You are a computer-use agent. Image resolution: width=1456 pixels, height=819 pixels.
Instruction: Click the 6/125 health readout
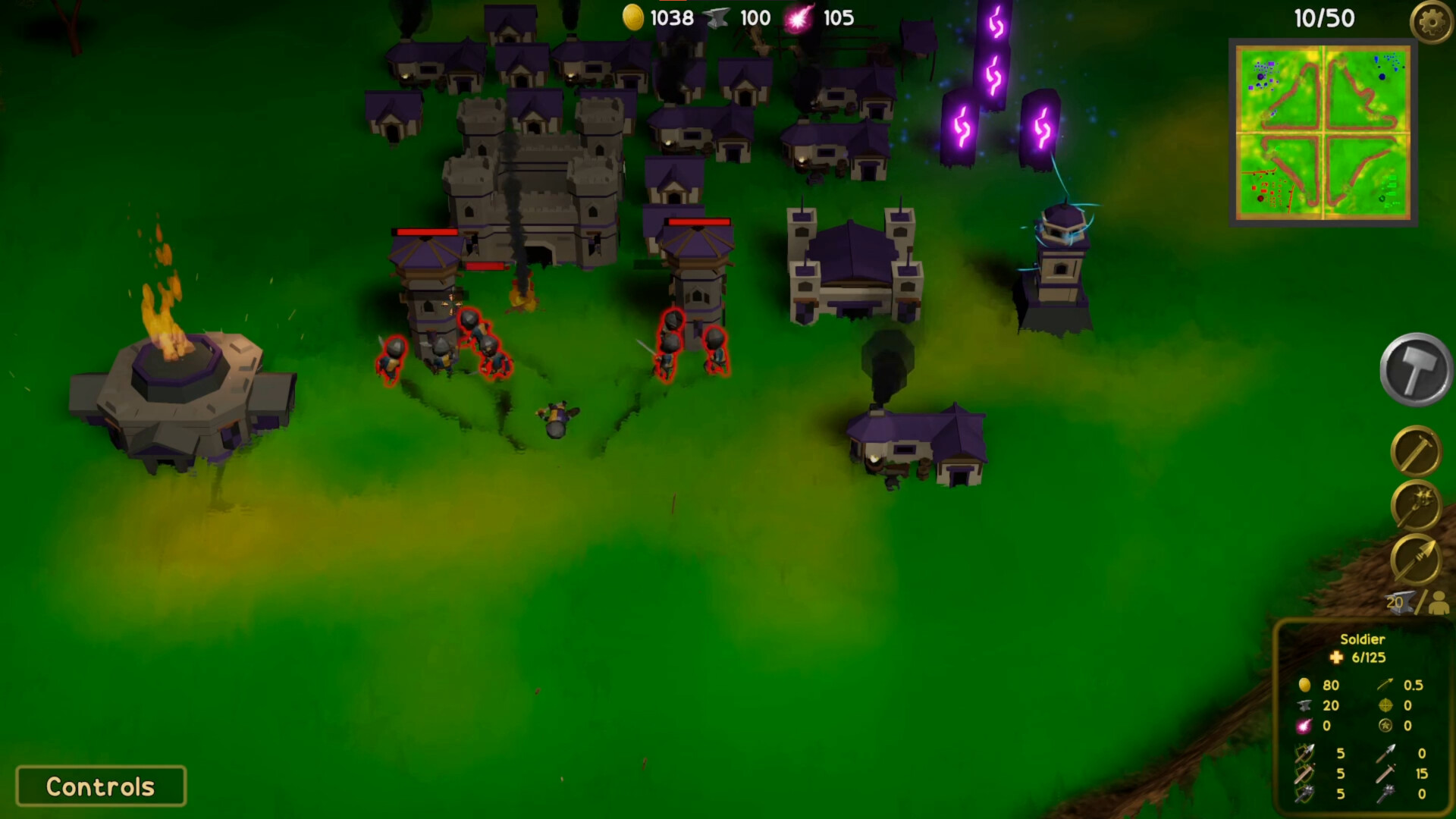click(1367, 658)
